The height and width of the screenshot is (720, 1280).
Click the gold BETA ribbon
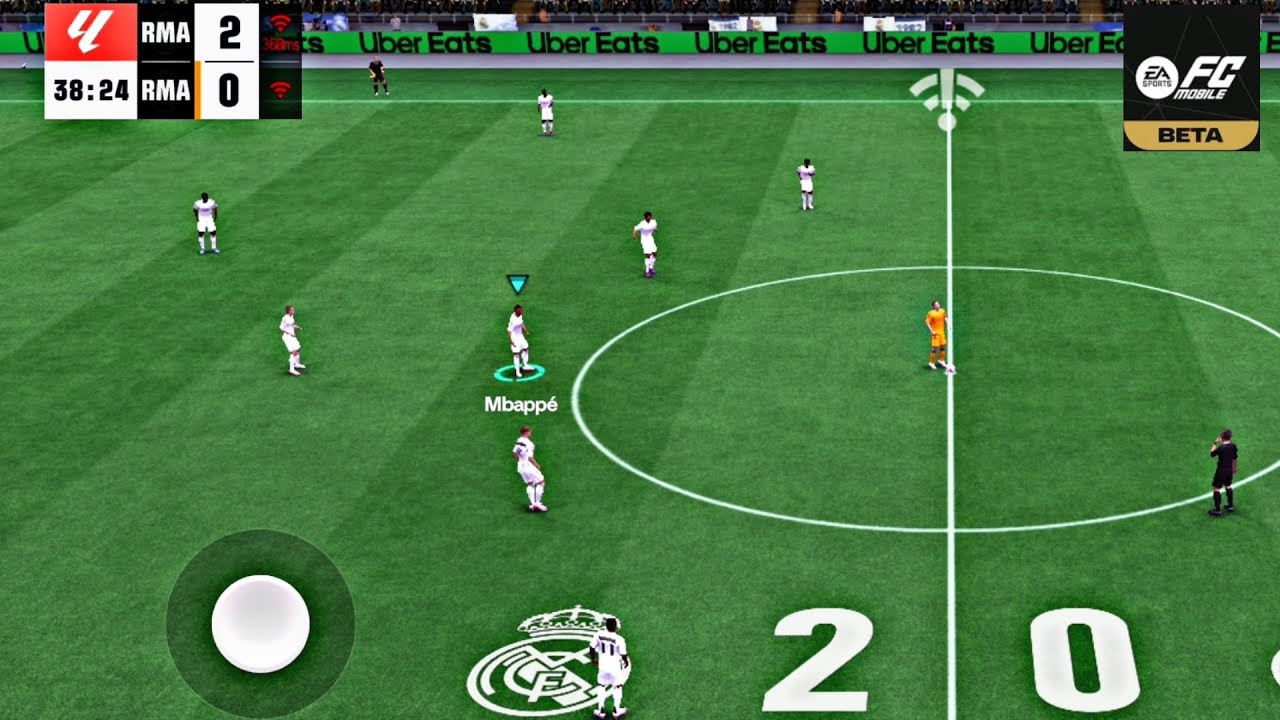[x=1192, y=135]
